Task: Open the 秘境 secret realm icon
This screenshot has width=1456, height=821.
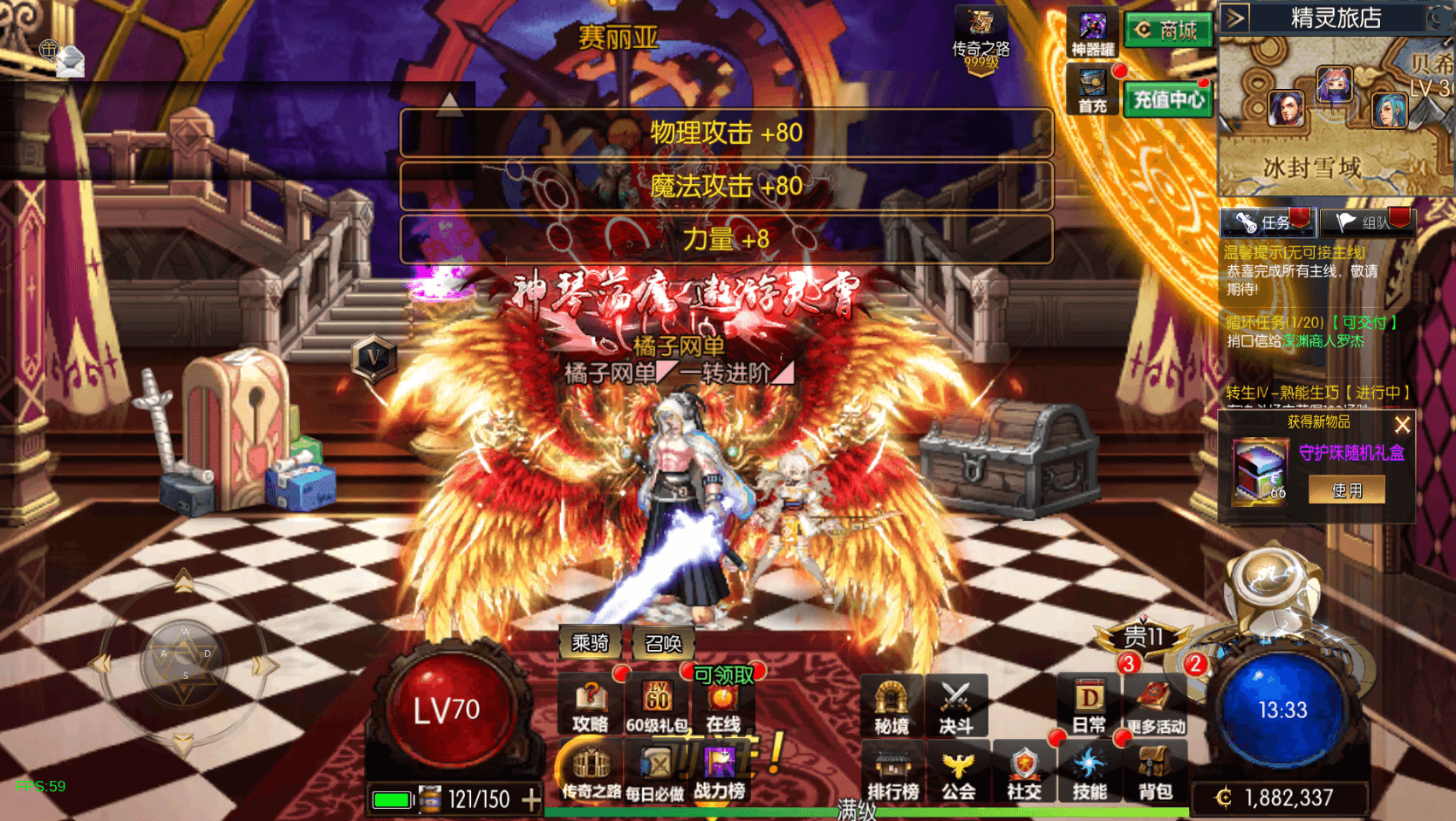Action: [x=891, y=707]
